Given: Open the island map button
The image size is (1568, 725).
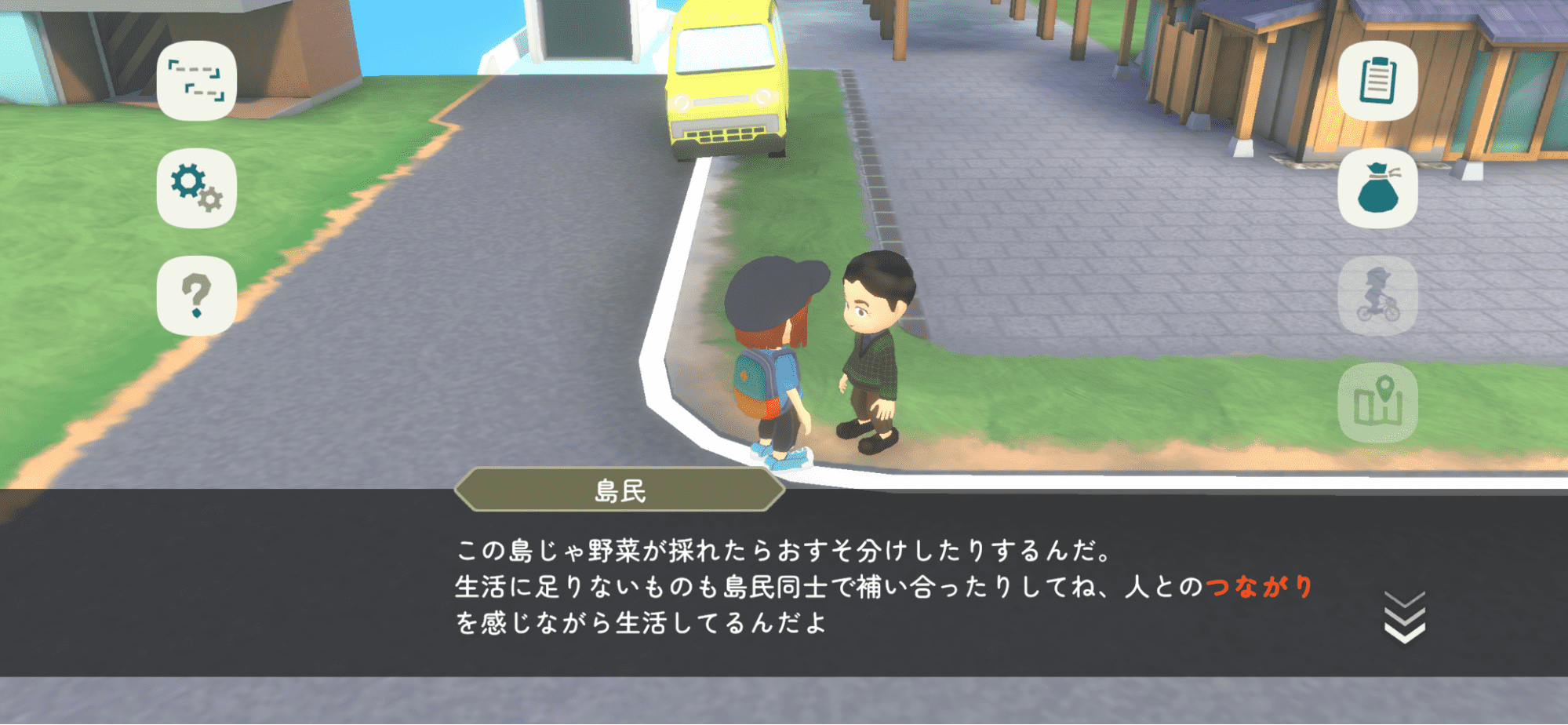Looking at the screenshot, I should (x=1377, y=403).
